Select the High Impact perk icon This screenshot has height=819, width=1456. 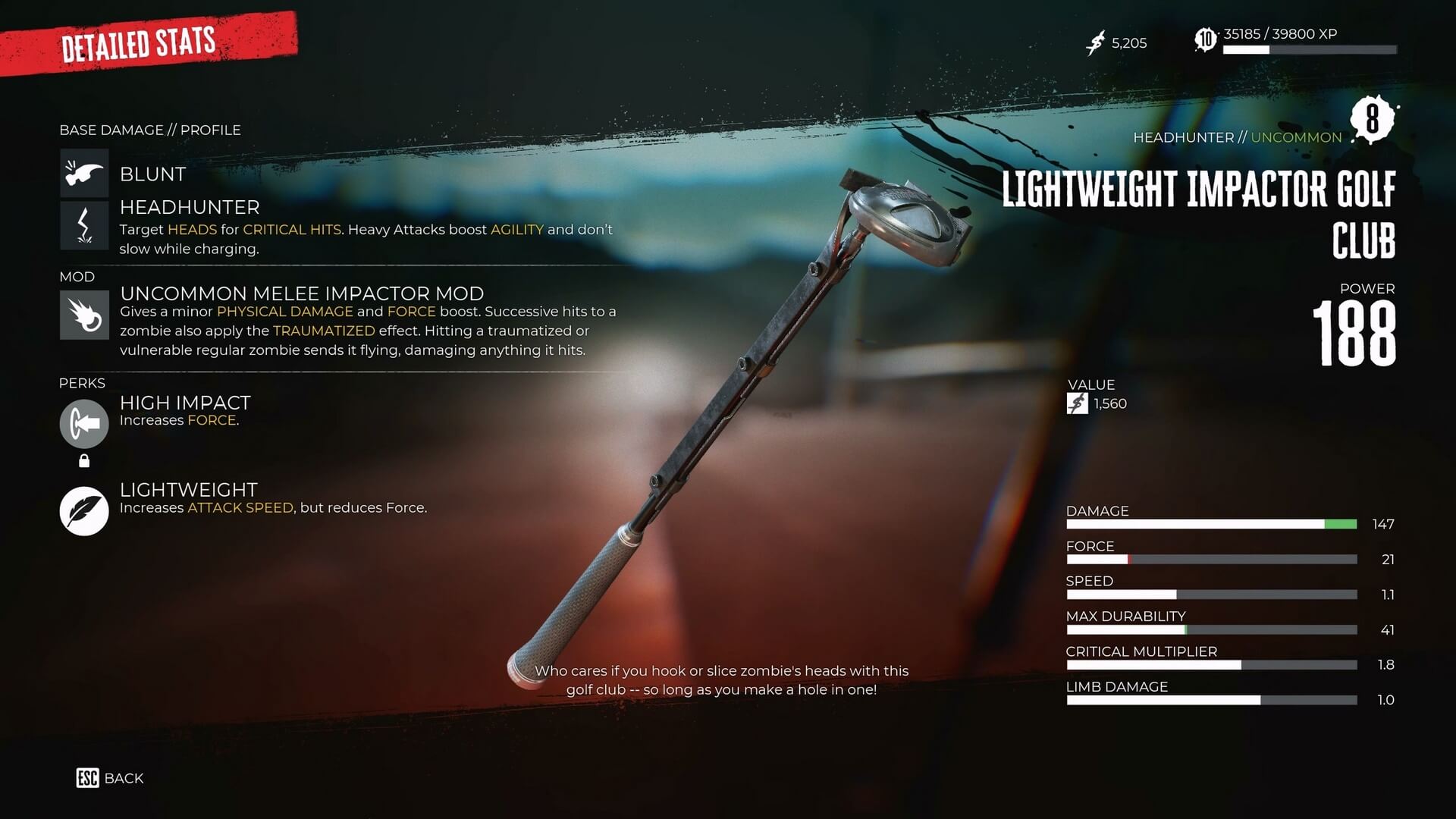pyautogui.click(x=83, y=425)
